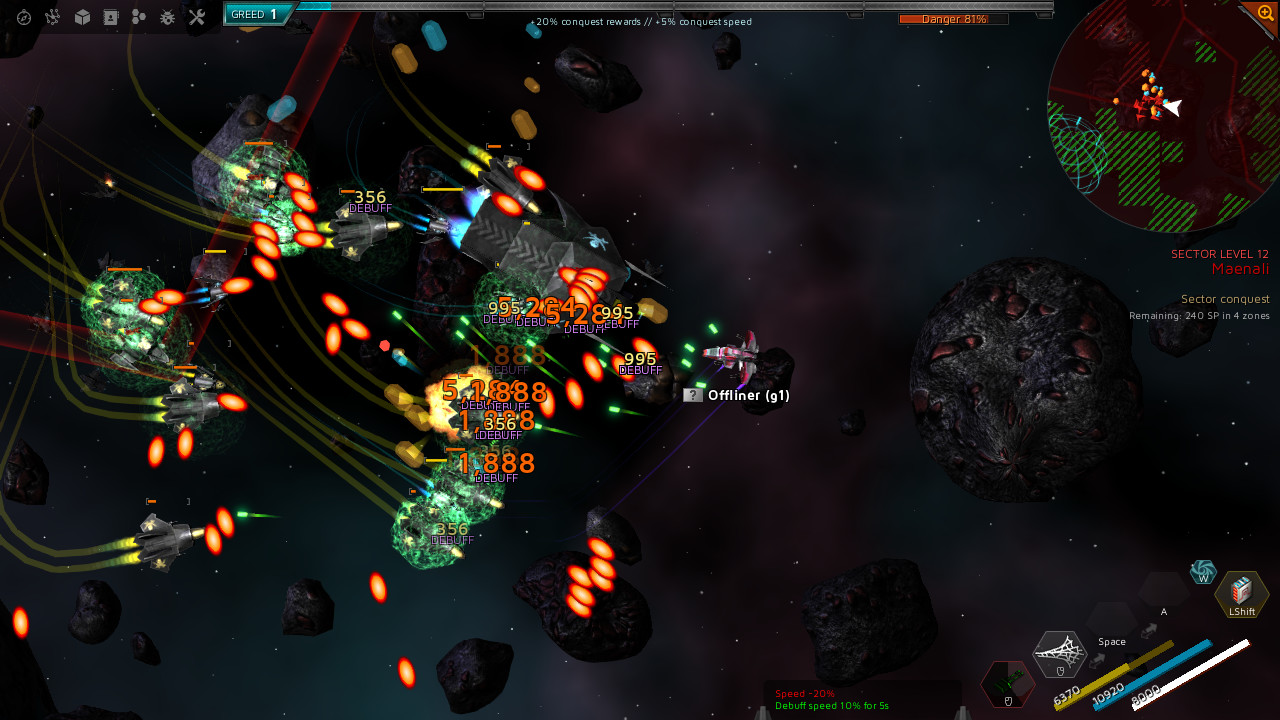Screen dimensions: 1280x720
Task: Select the compass navigation icon
Action: (x=23, y=17)
